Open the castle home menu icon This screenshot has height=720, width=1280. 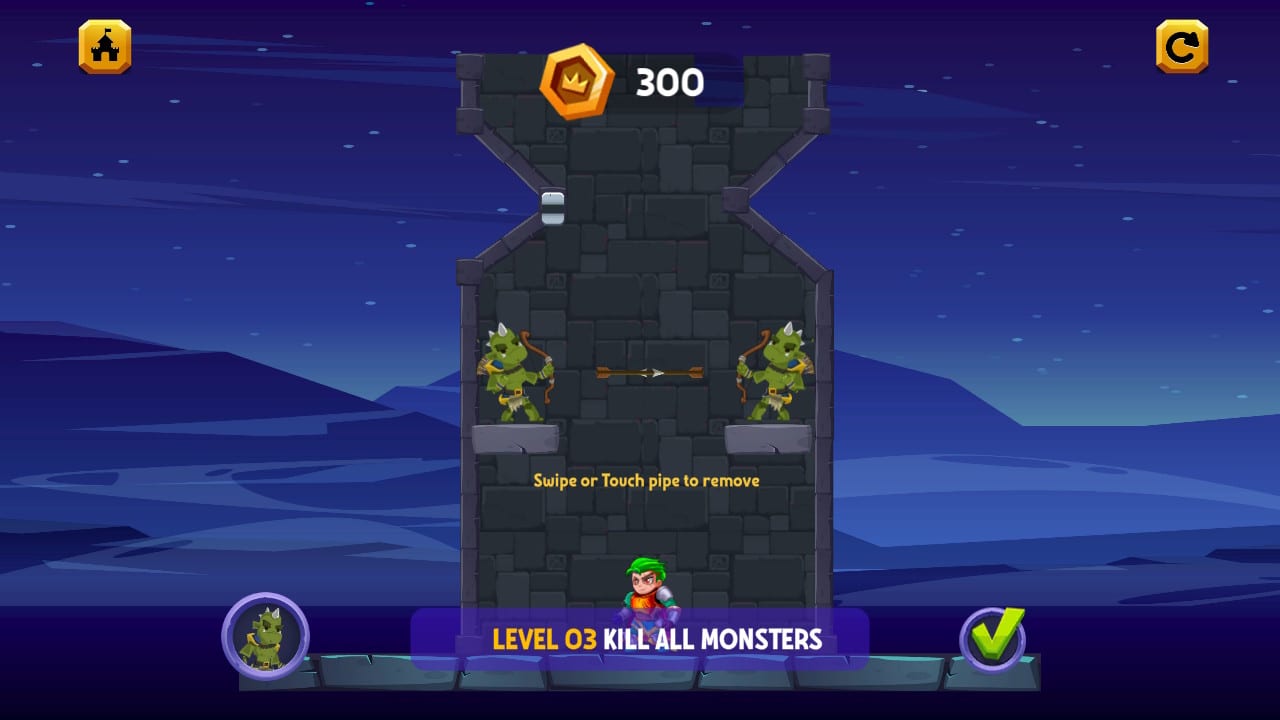104,45
